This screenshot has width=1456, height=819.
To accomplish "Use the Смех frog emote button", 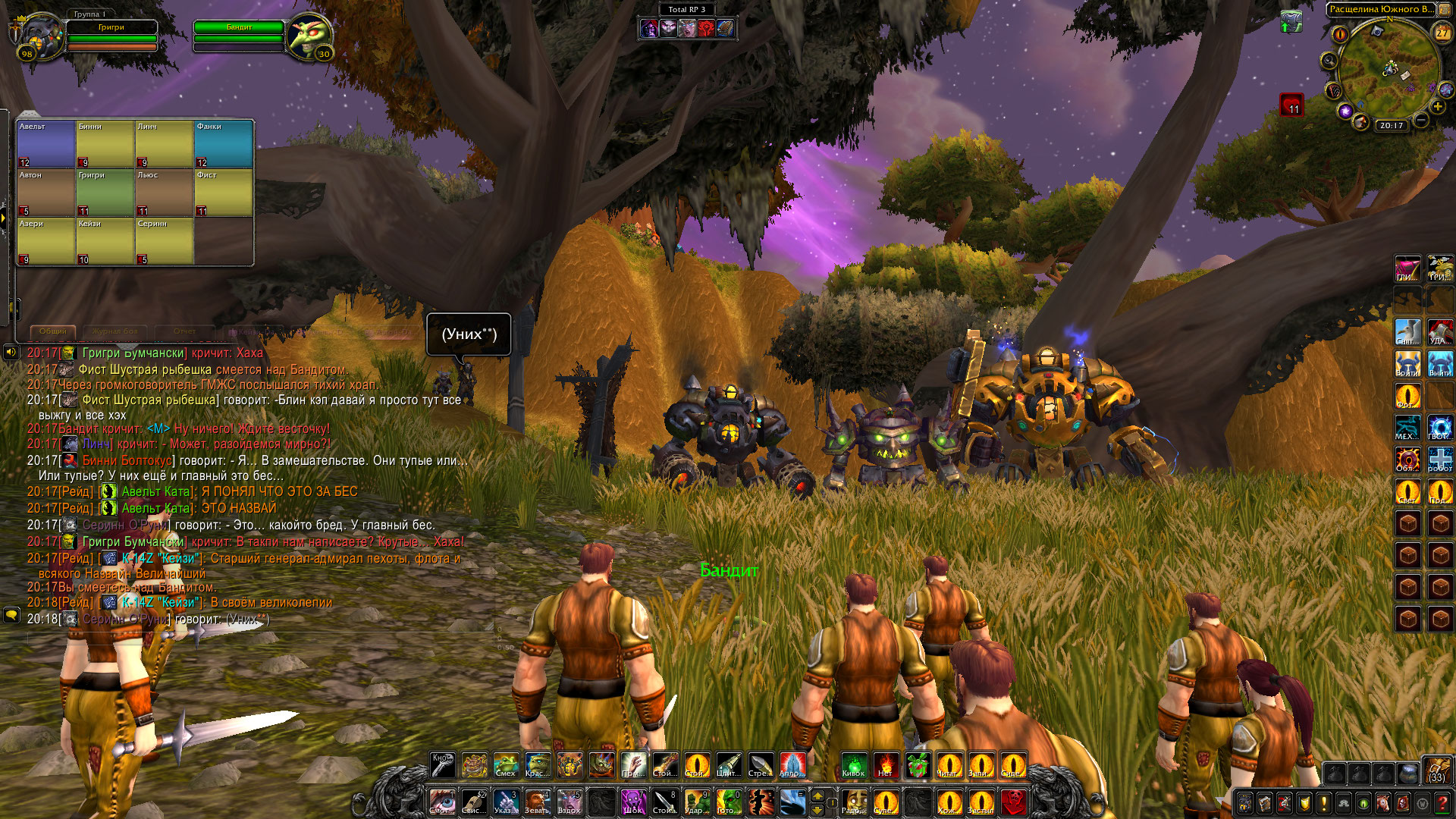I will [506, 764].
